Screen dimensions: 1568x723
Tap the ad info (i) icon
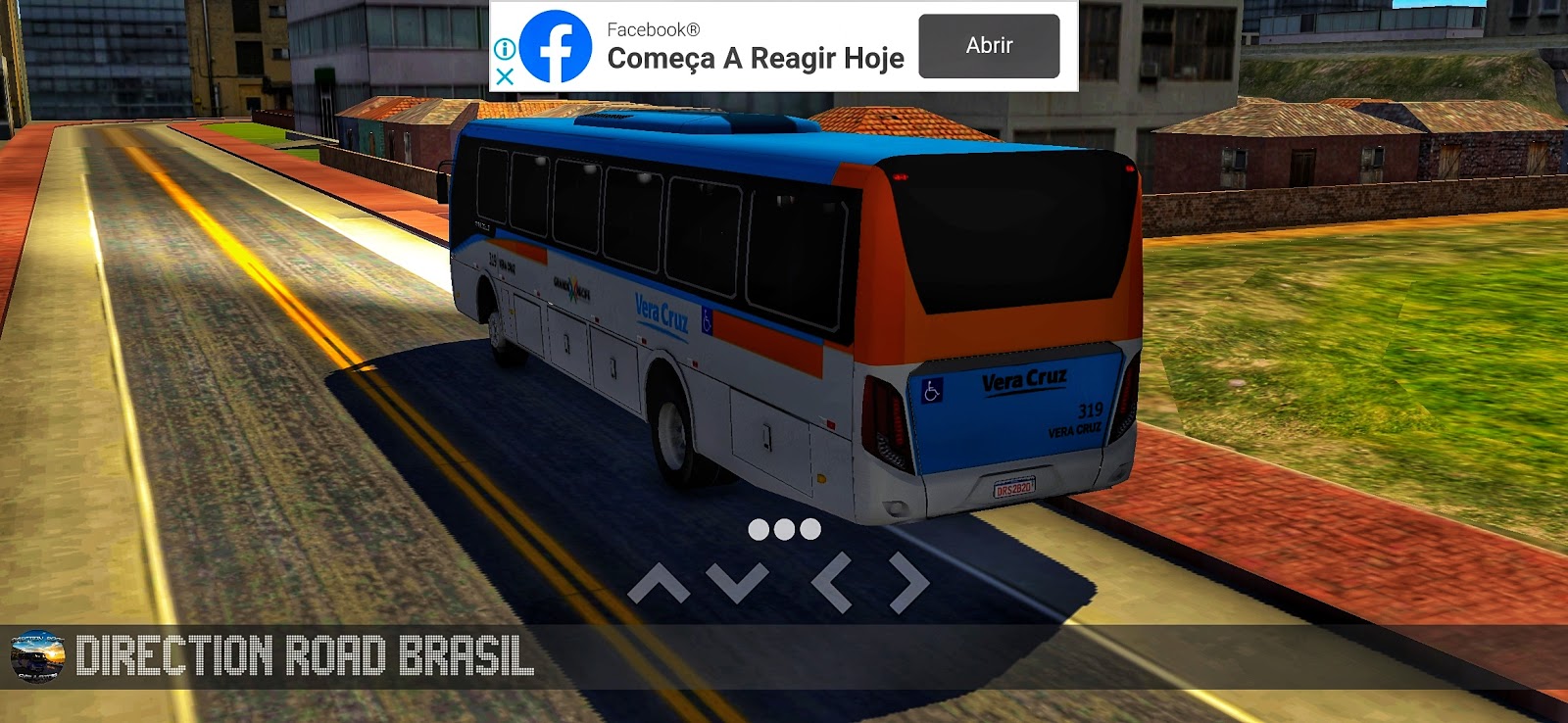coord(506,48)
